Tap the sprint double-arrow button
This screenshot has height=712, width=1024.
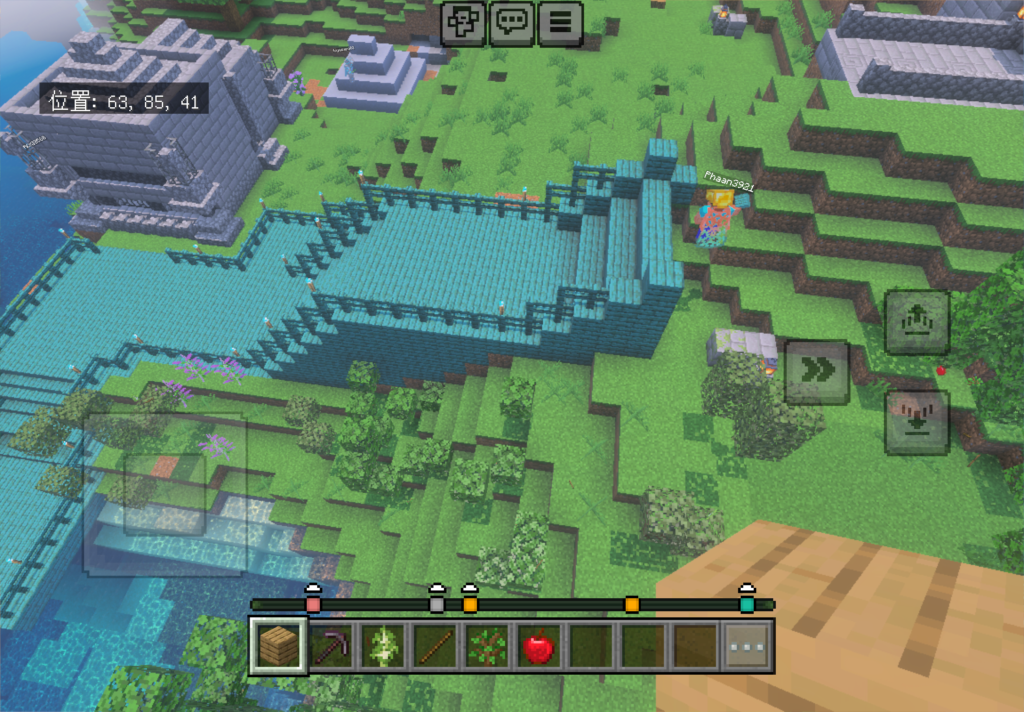817,371
